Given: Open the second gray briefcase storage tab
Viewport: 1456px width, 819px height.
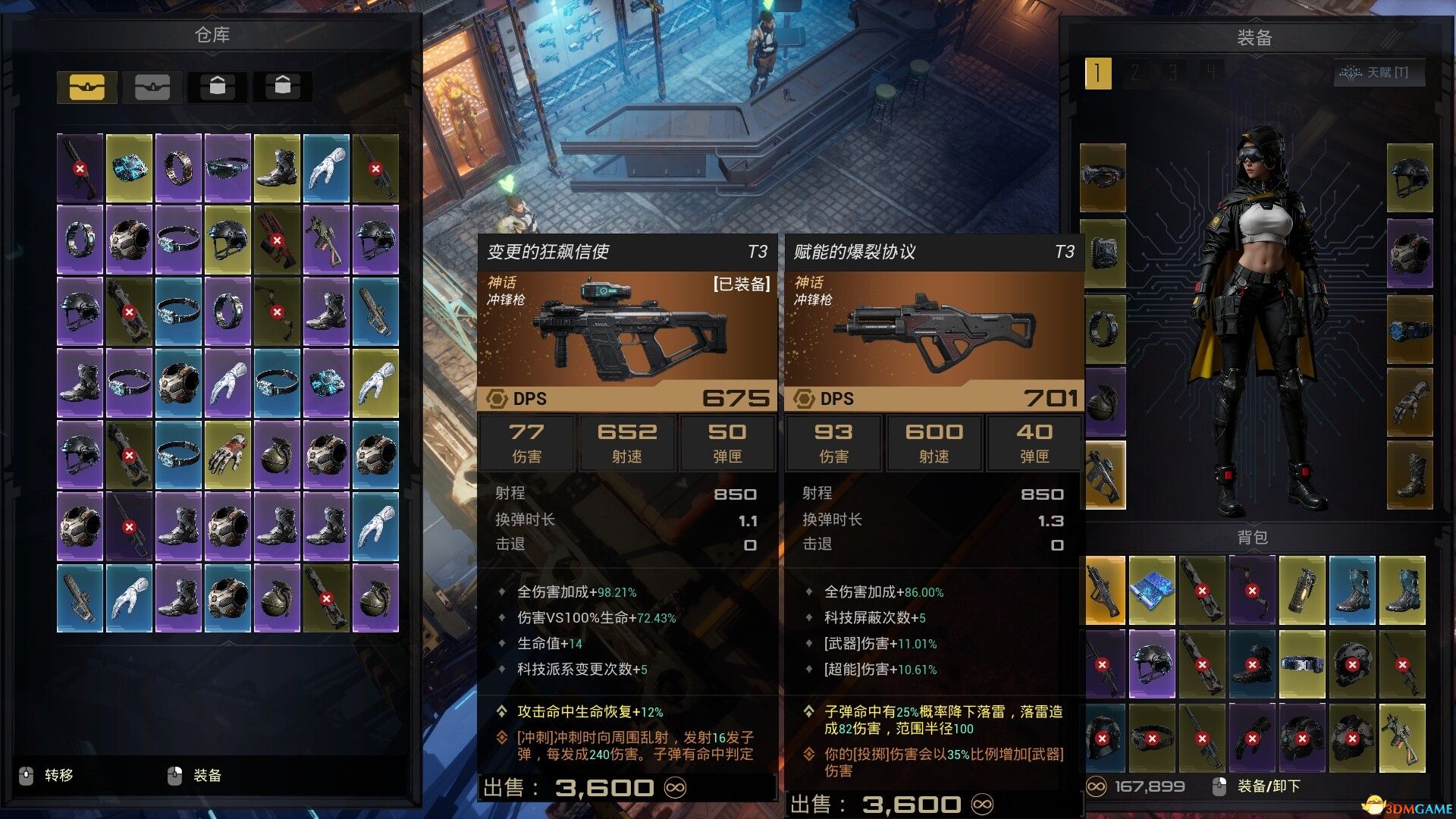Looking at the screenshot, I should 152,87.
